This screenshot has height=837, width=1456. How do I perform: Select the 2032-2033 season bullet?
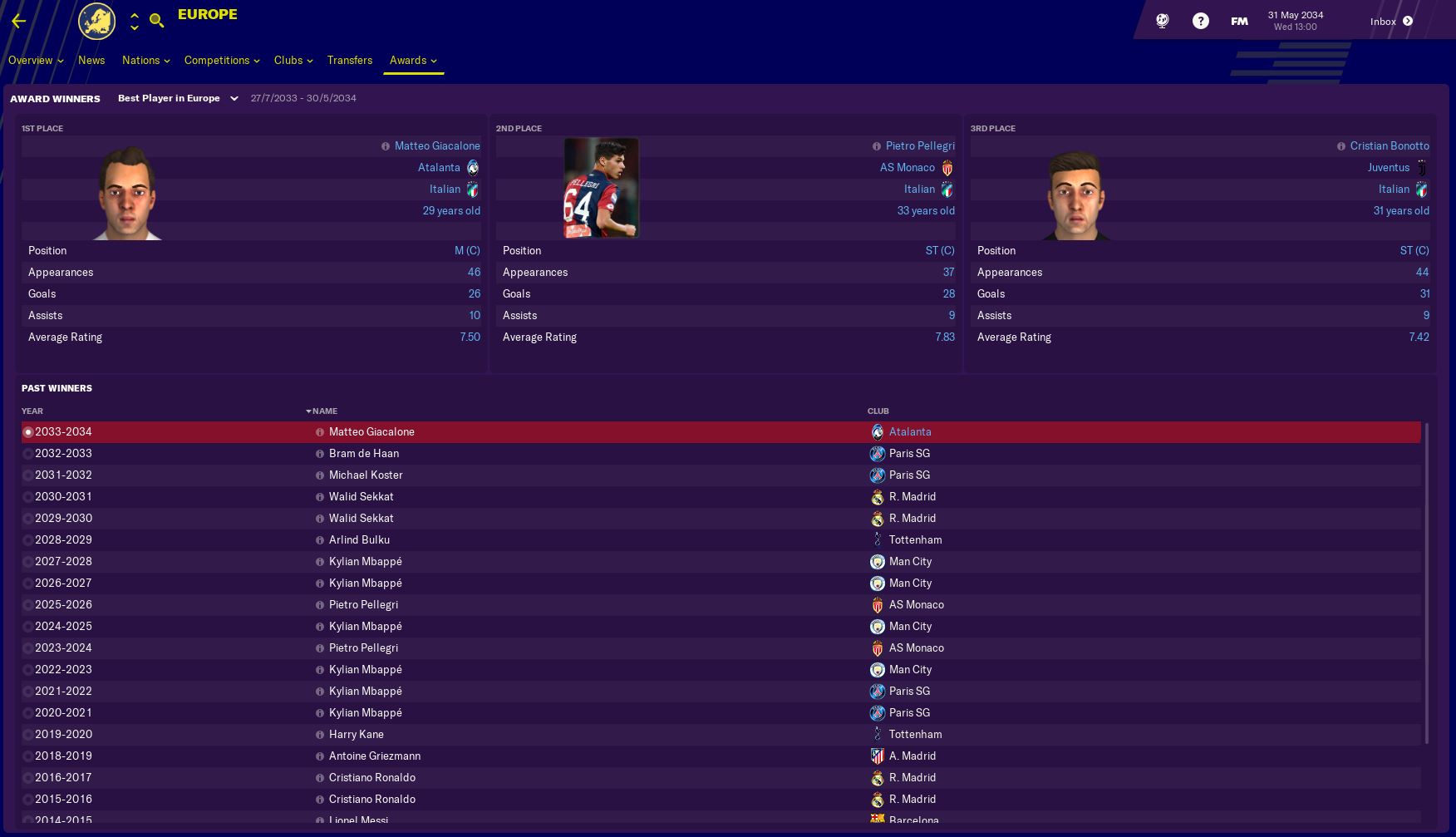coord(27,454)
